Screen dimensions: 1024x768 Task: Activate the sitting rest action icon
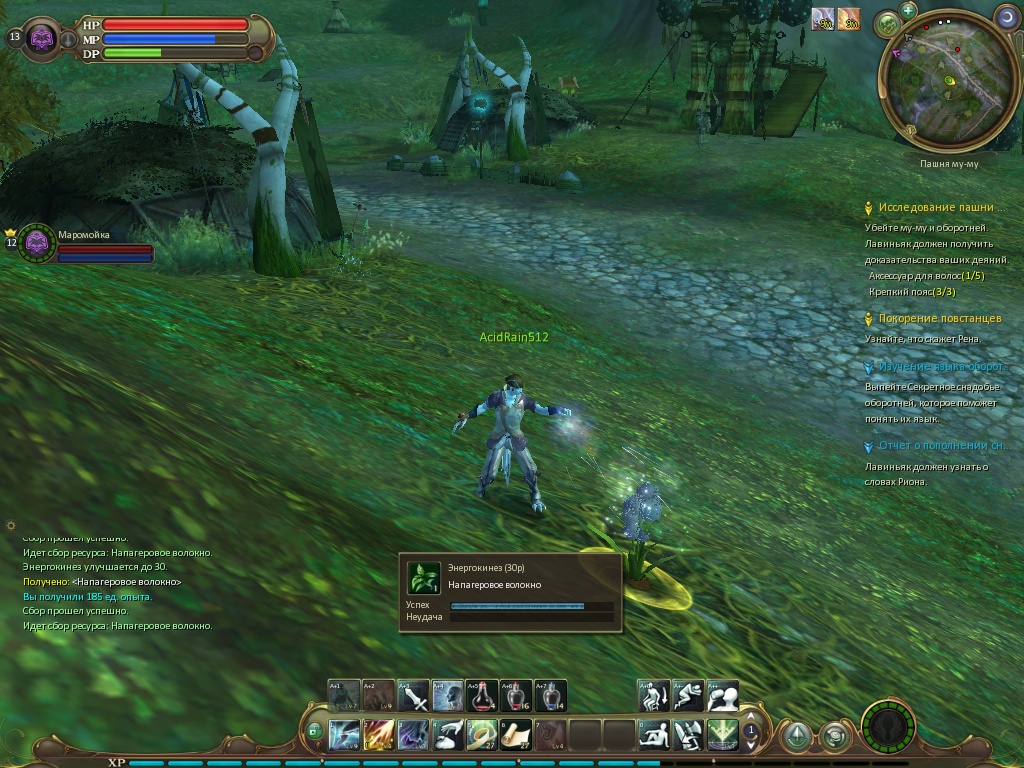coord(654,735)
